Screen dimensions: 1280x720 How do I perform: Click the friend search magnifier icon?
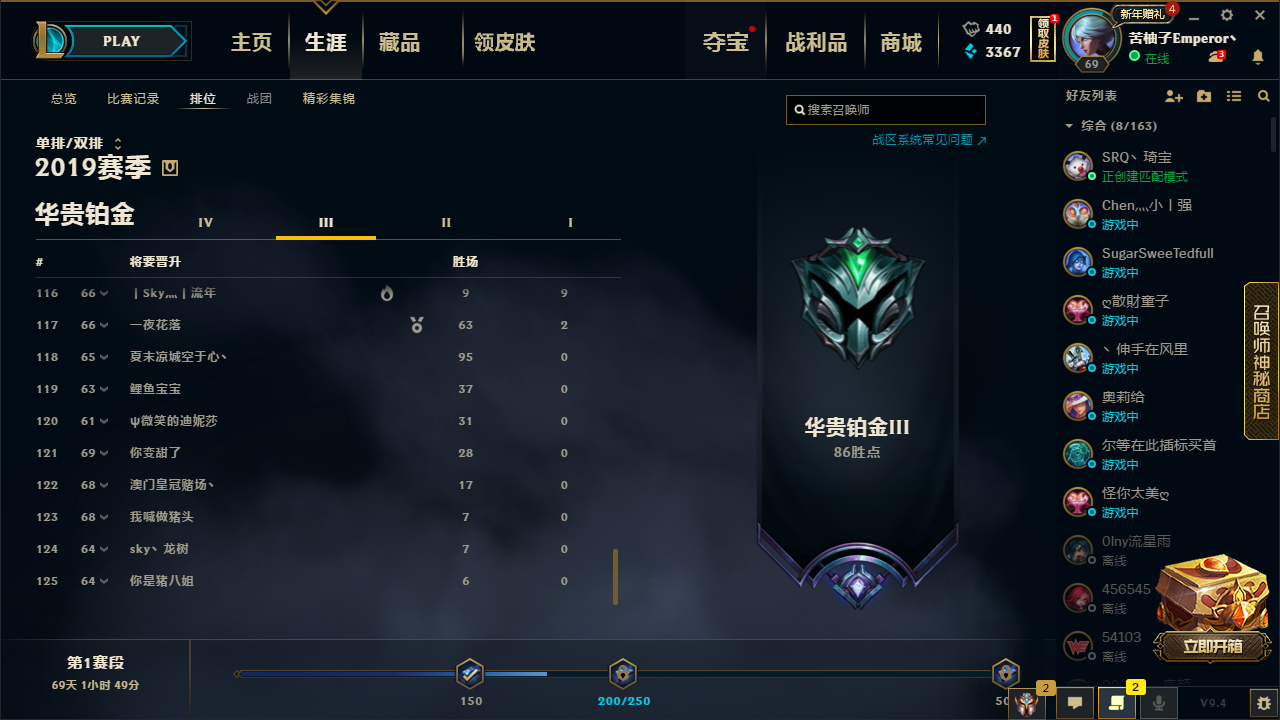1263,96
